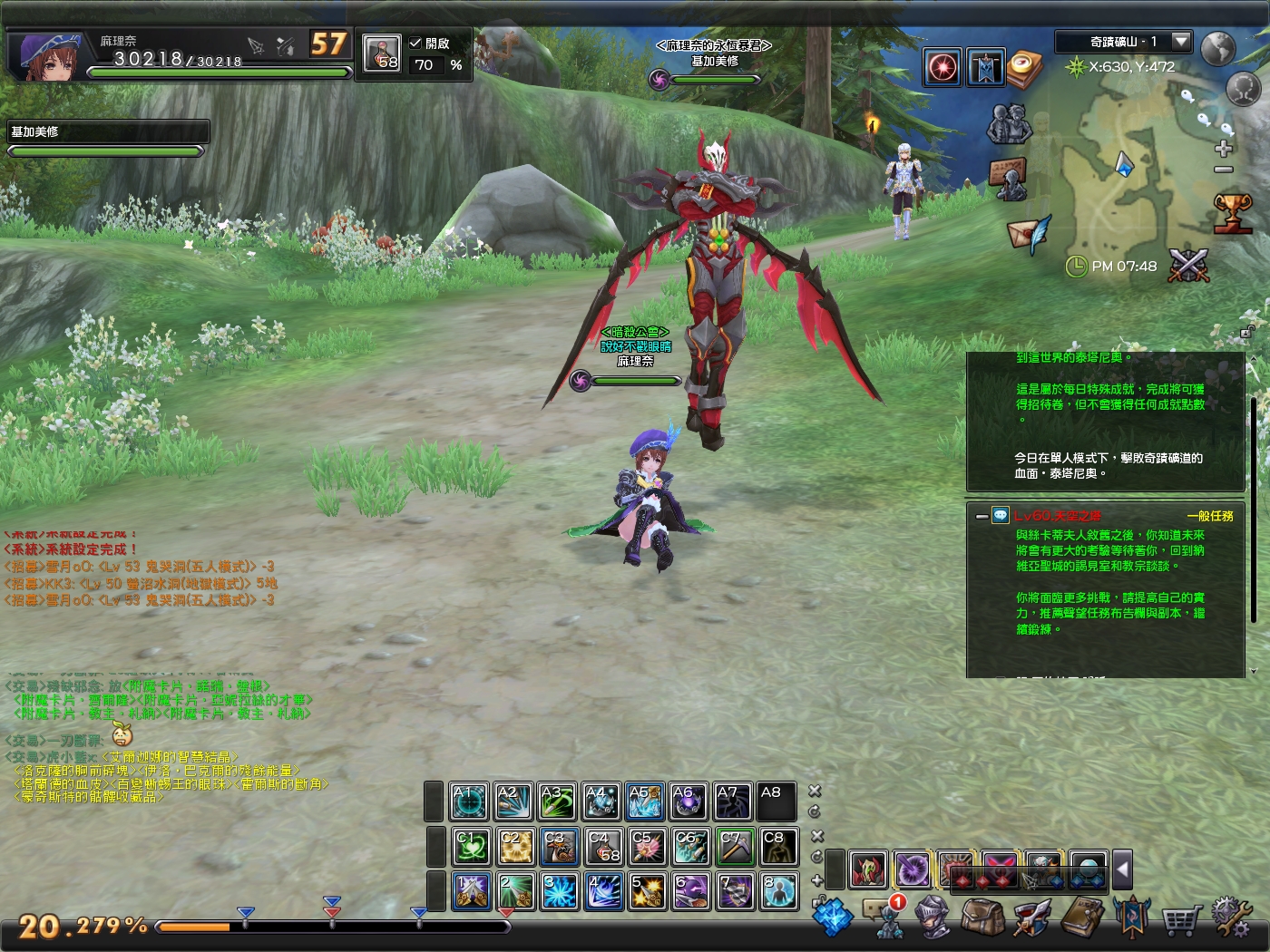Zoom out the minimap with the minus button
This screenshot has height=952, width=1270.
[1223, 169]
